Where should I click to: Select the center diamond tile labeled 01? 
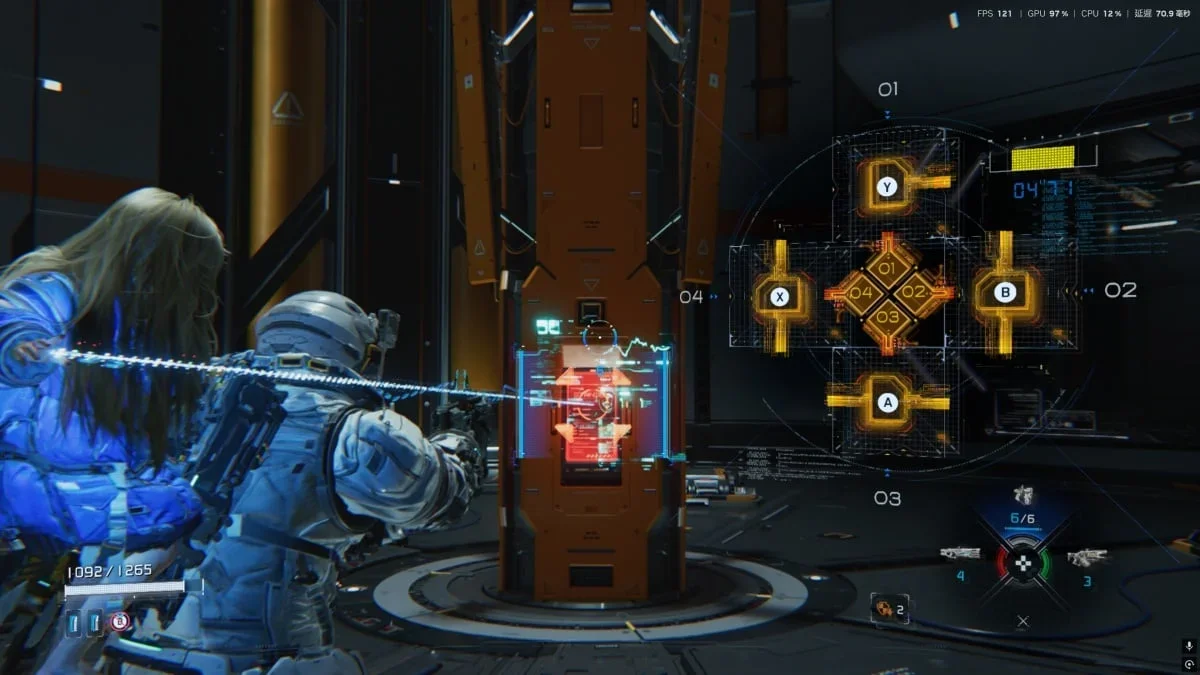pyautogui.click(x=886, y=267)
